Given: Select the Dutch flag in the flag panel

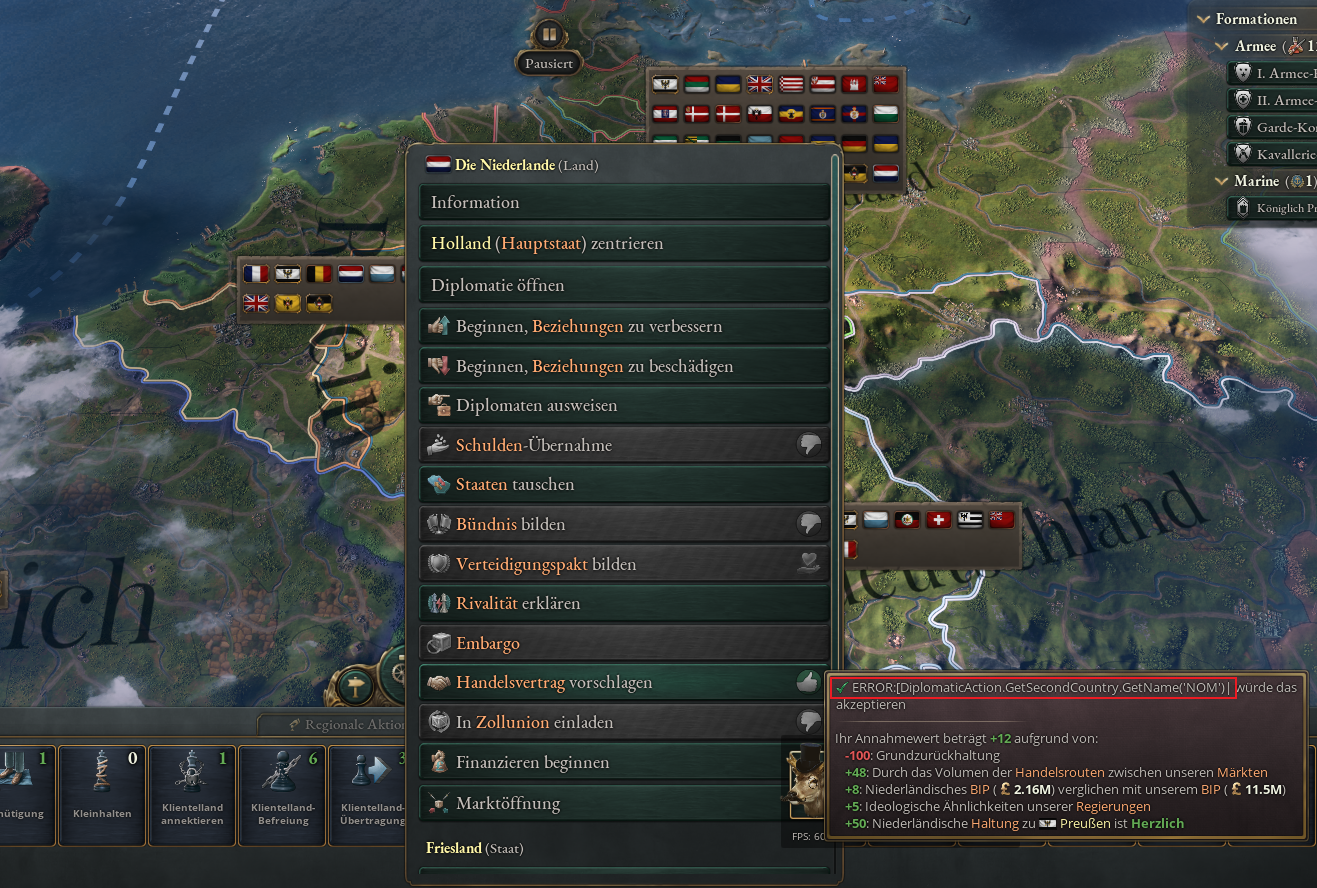Looking at the screenshot, I should 351,273.
